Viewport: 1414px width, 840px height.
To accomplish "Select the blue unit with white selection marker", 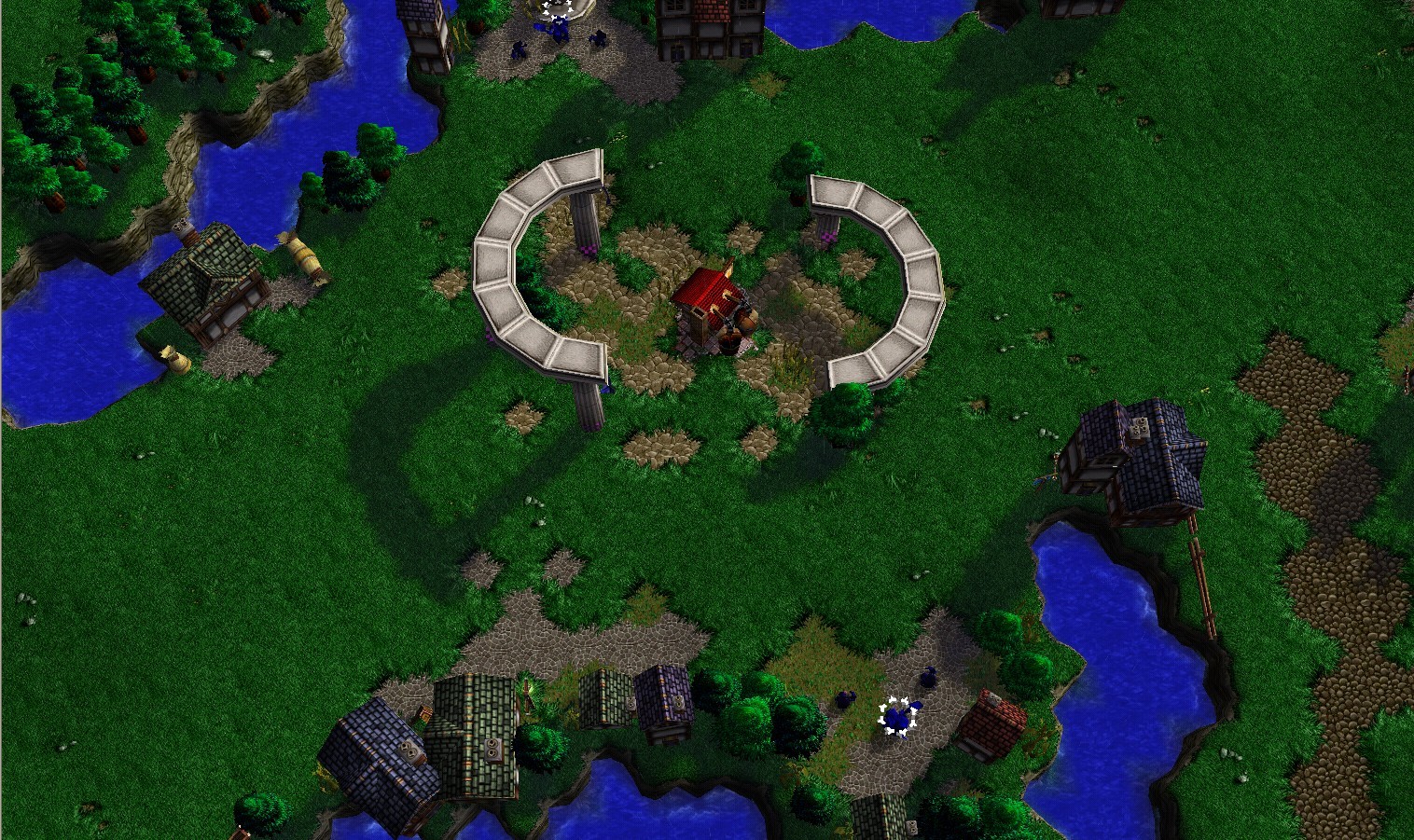I will 898,717.
